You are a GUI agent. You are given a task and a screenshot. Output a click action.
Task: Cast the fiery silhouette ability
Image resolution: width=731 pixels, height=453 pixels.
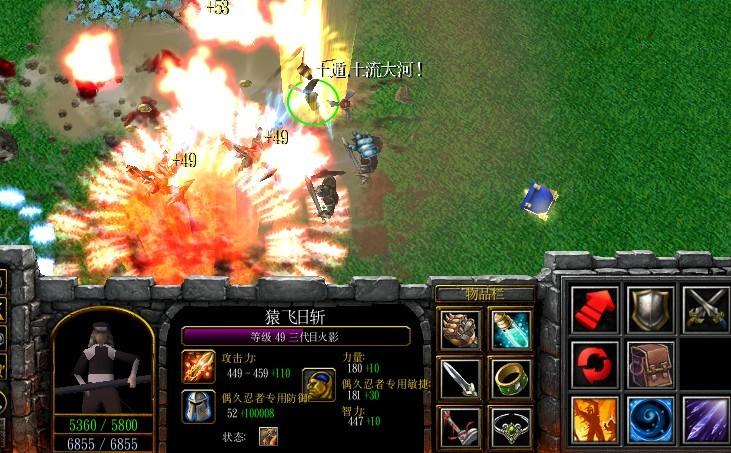592,419
